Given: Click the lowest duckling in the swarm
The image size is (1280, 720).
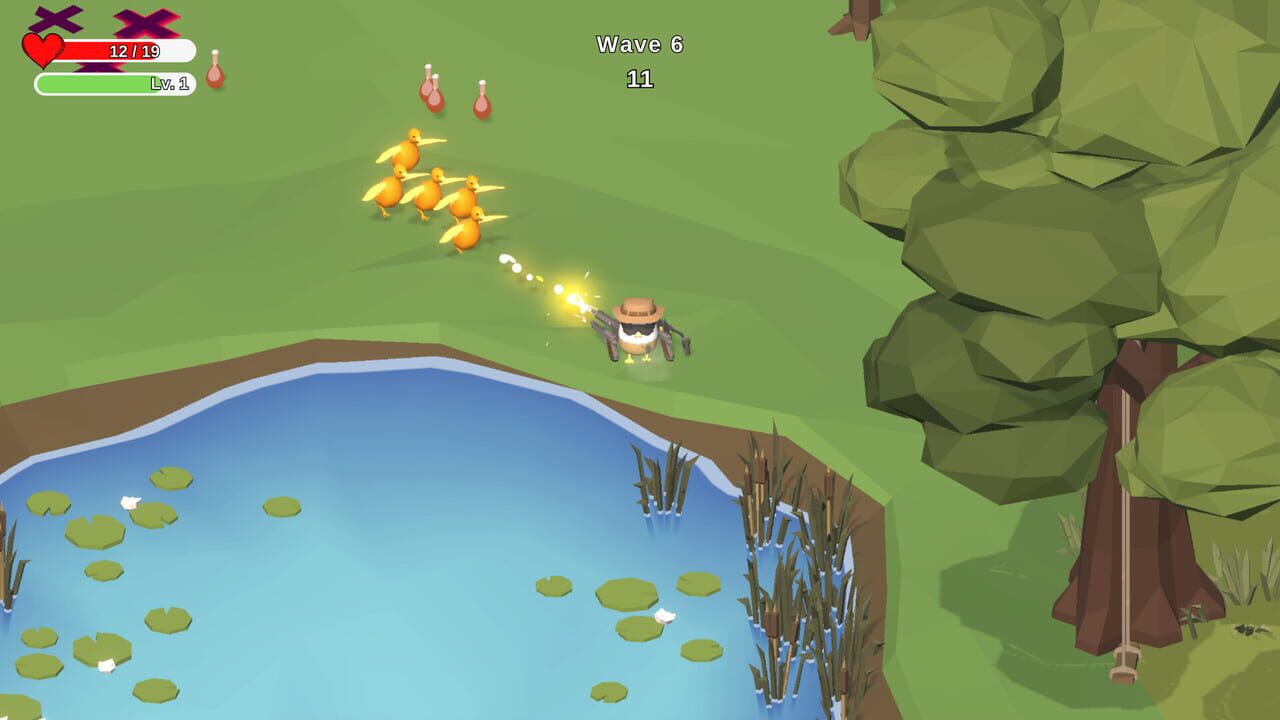Looking at the screenshot, I should 466,238.
